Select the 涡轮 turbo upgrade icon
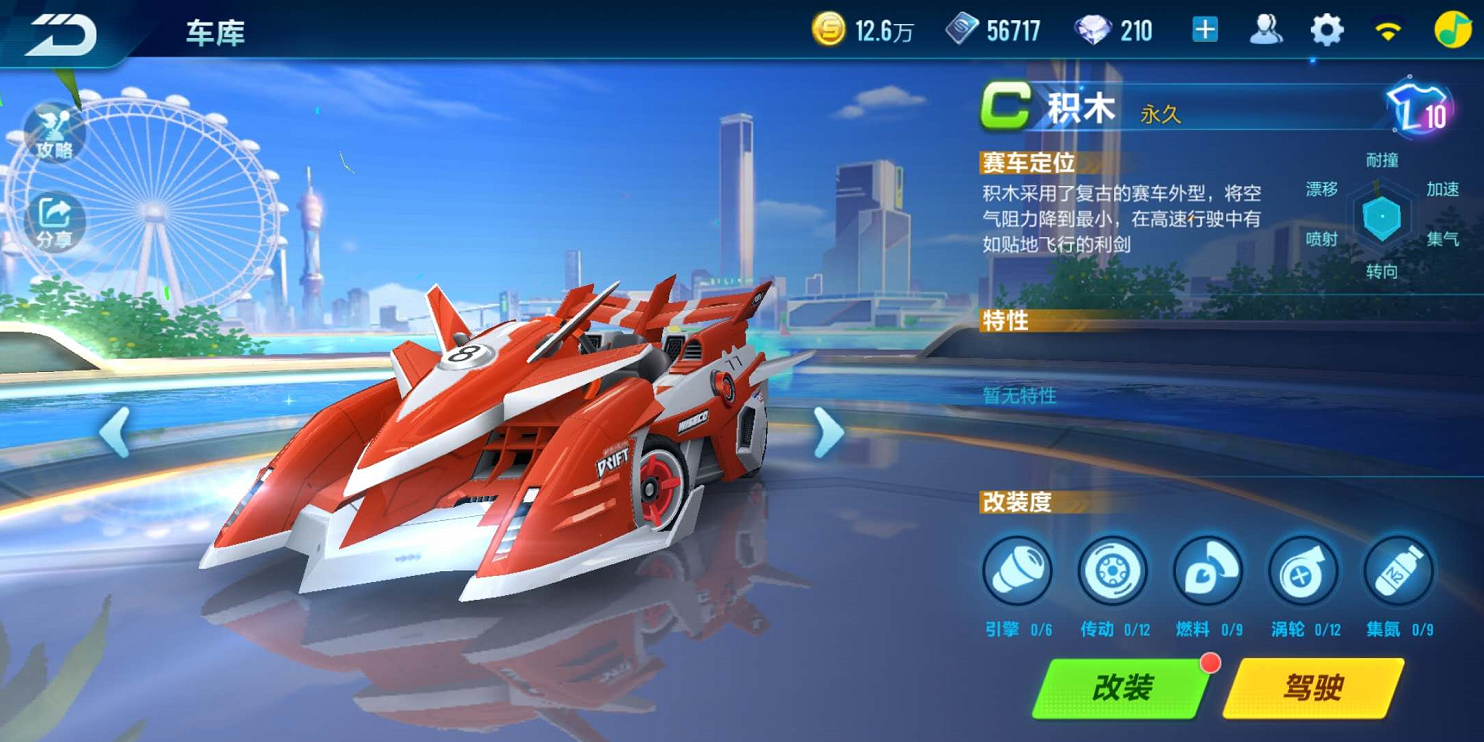This screenshot has height=742, width=1484. click(x=1303, y=572)
